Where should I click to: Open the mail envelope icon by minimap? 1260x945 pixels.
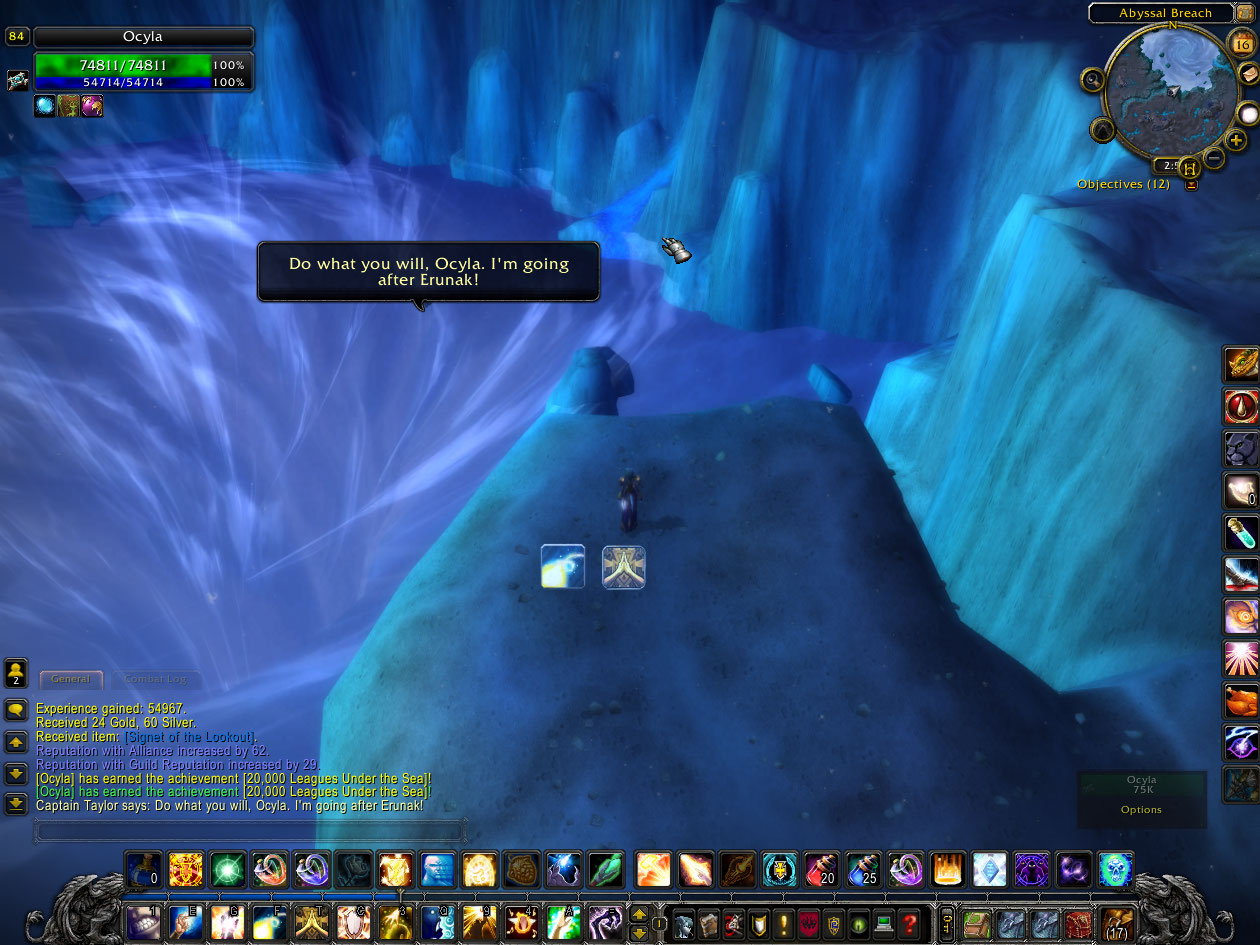(x=1247, y=74)
